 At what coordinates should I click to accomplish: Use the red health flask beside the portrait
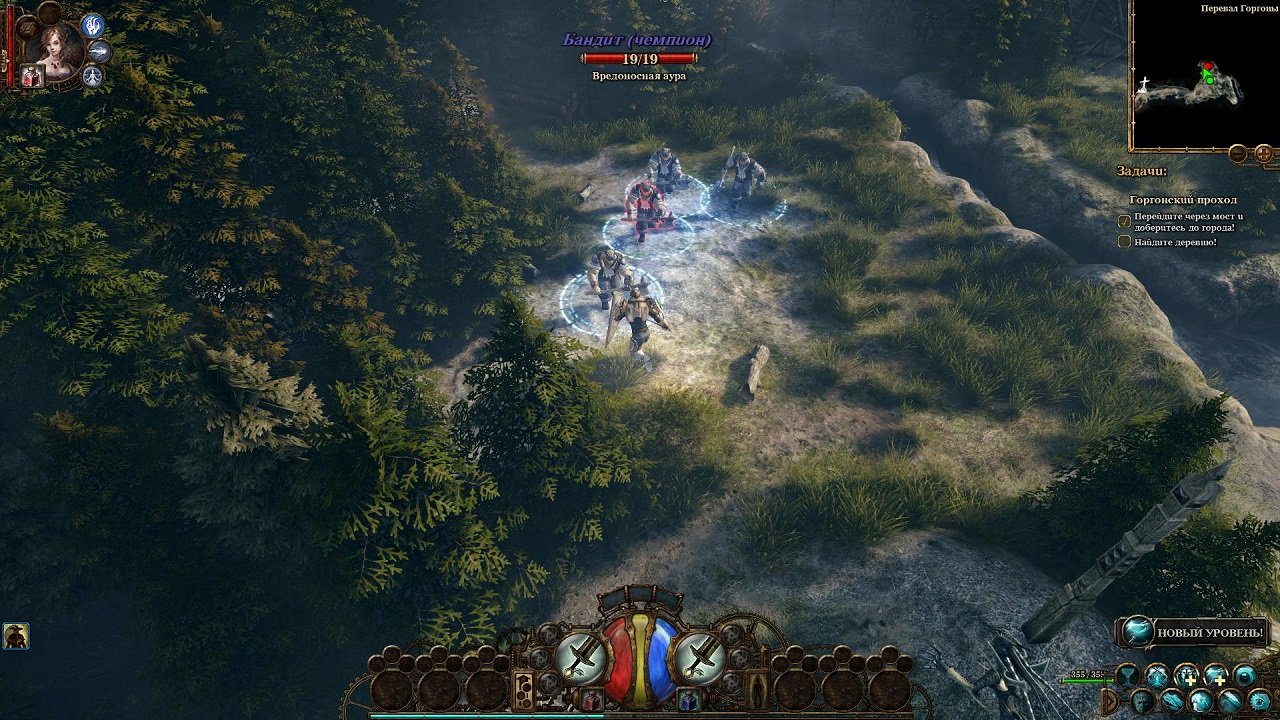[32, 75]
